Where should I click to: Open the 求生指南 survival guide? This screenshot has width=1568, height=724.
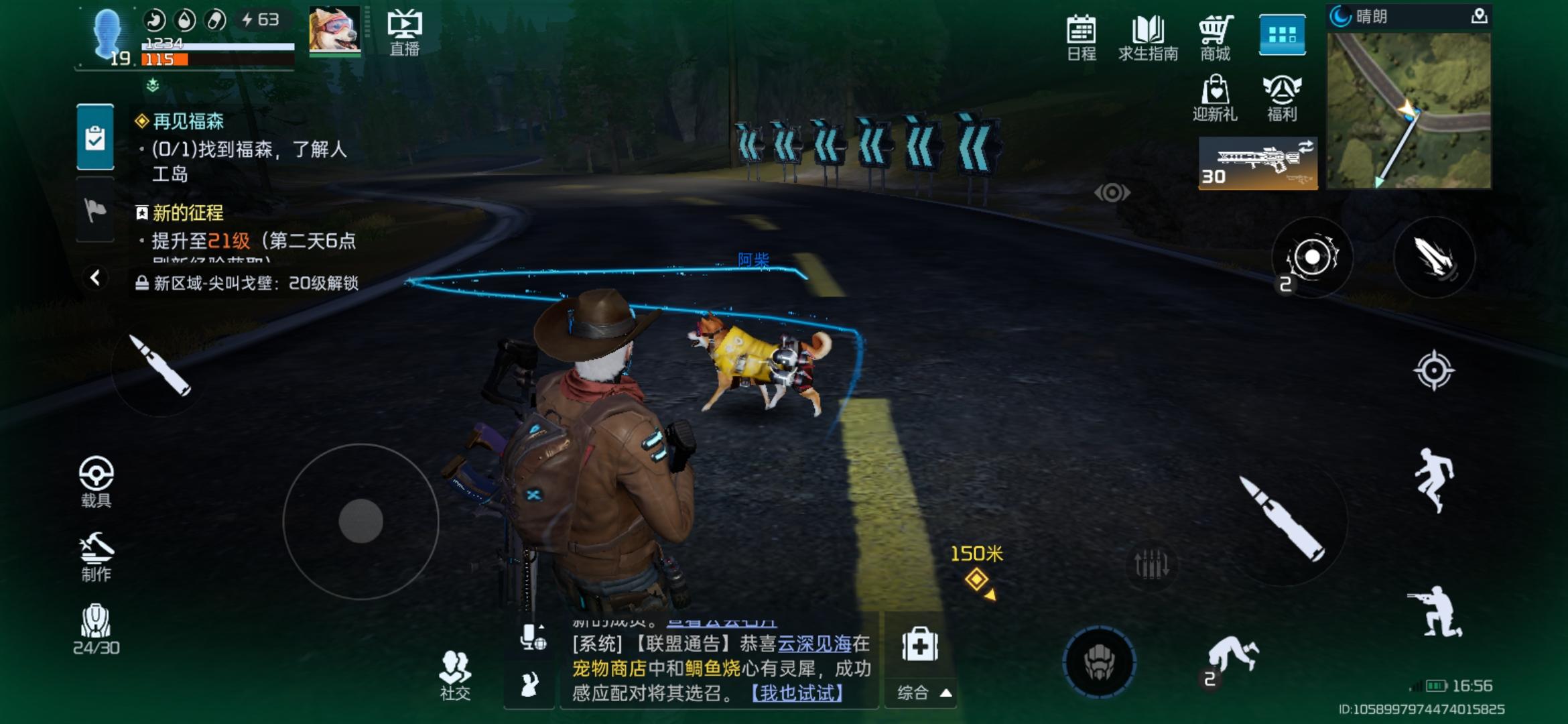1149,37
